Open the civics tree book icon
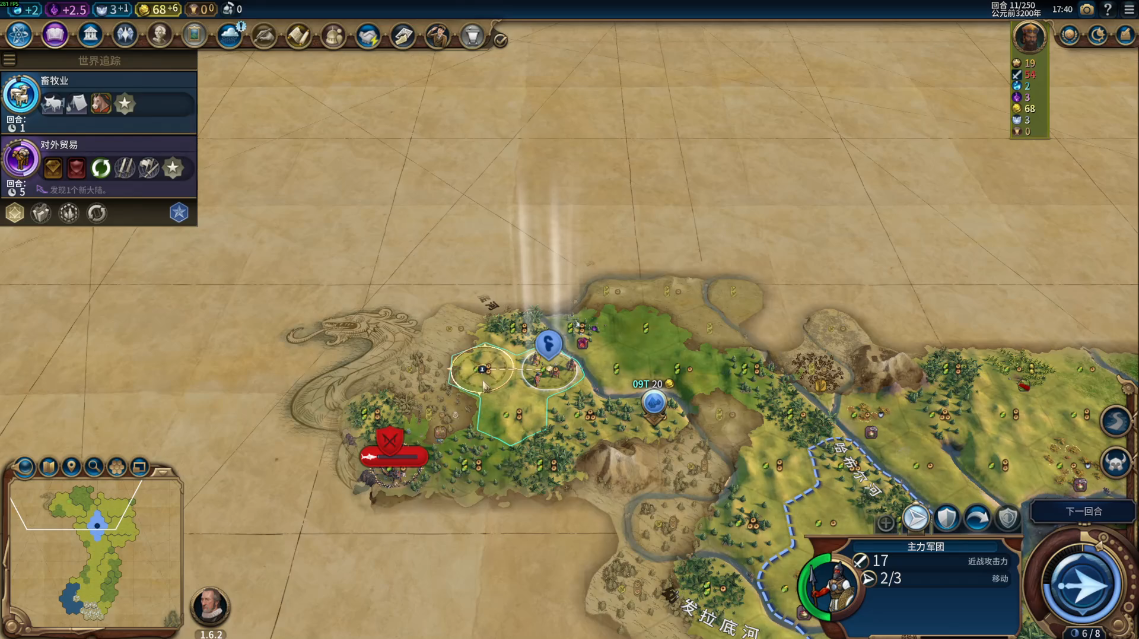The image size is (1139, 639). [x=55, y=36]
